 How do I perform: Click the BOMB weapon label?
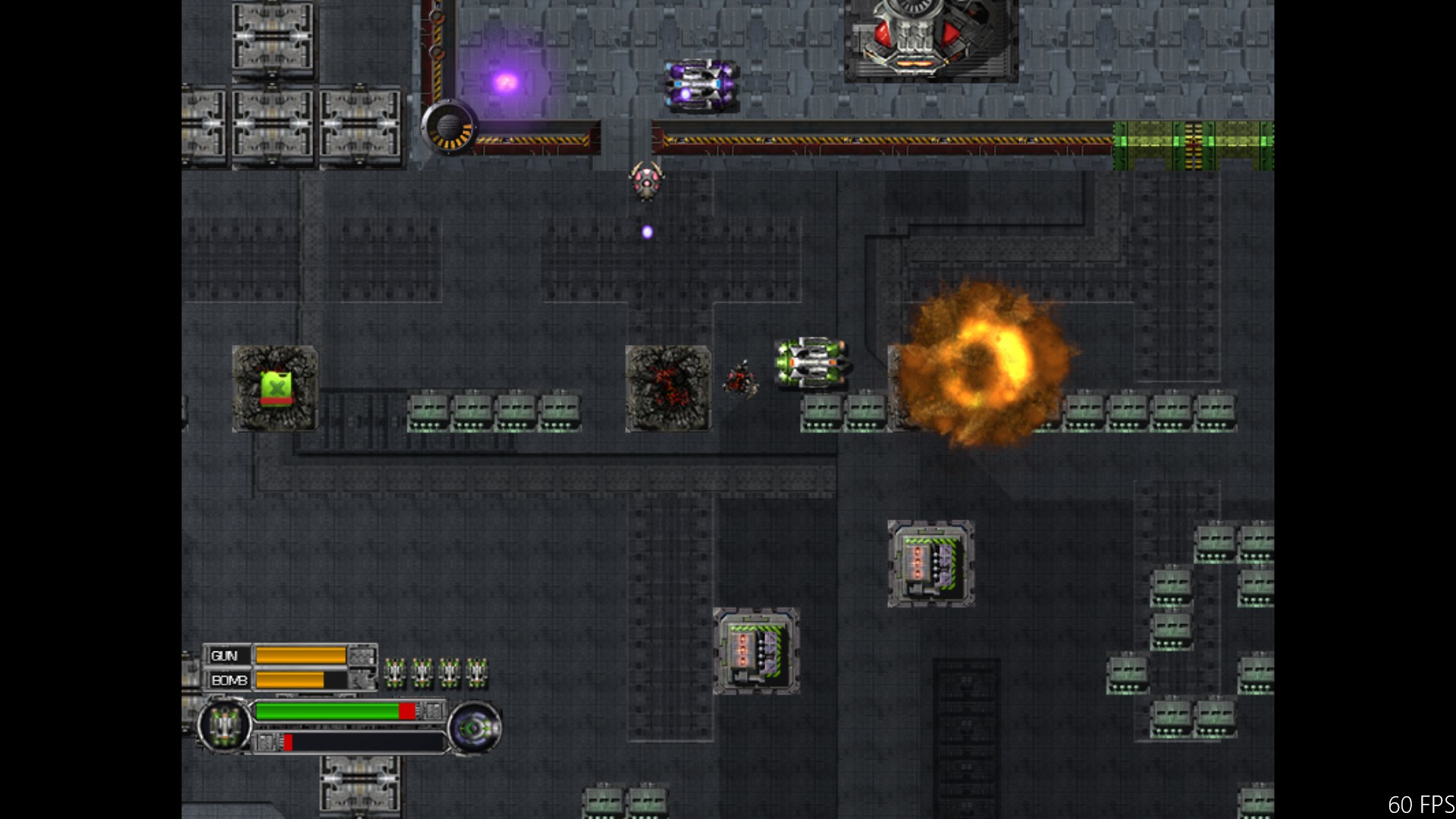[229, 680]
